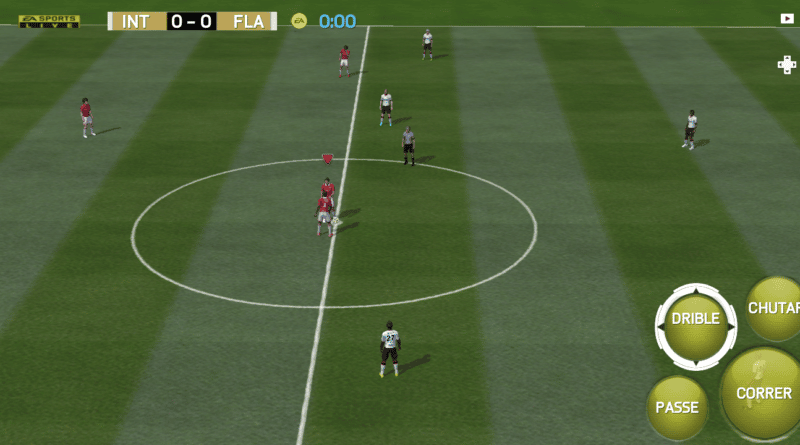800x445 pixels.
Task: Make a pass with the PASSE button
Action: [x=677, y=406]
